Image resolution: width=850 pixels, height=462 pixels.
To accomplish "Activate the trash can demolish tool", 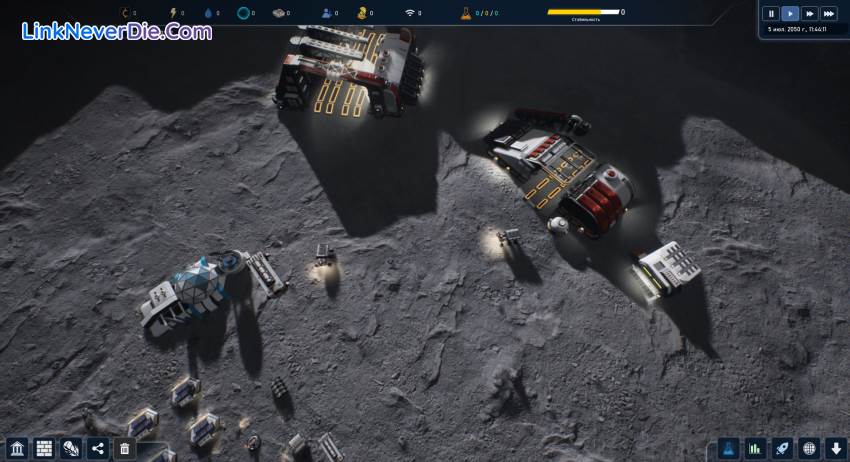I will coord(124,448).
